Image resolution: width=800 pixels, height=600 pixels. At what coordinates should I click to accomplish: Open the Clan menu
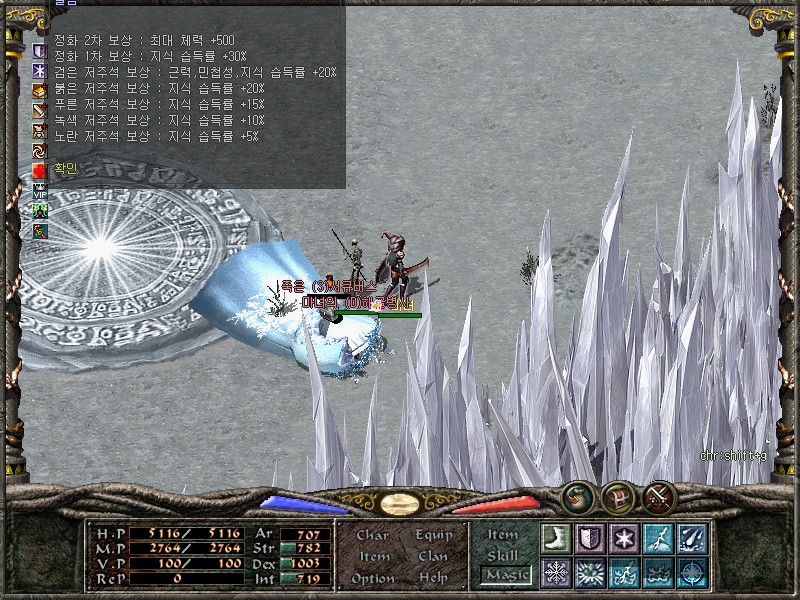coord(432,556)
